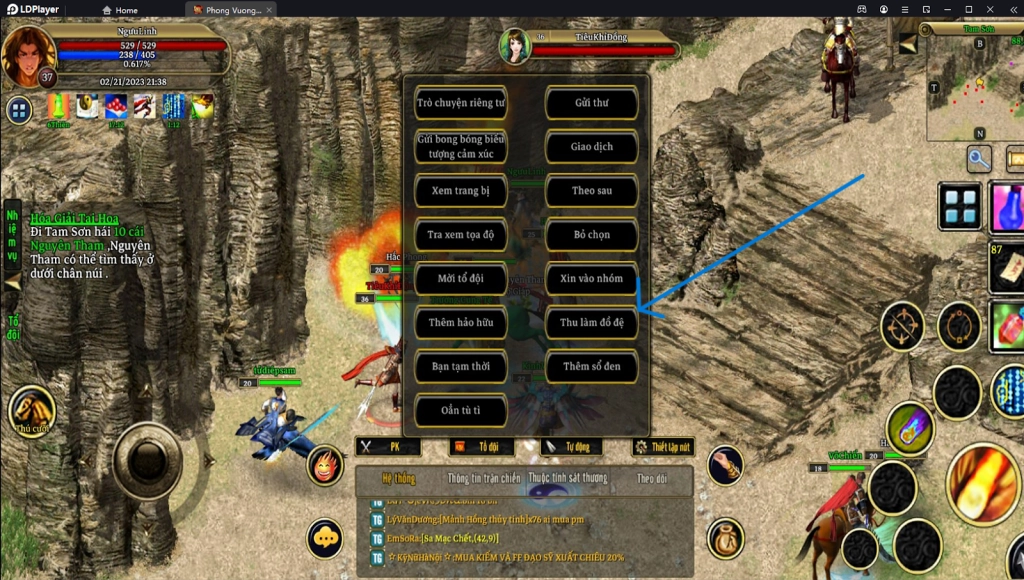This screenshot has height=580, width=1024.
Task: Click the "Bỏ chọn" deselect button
Action: point(591,235)
